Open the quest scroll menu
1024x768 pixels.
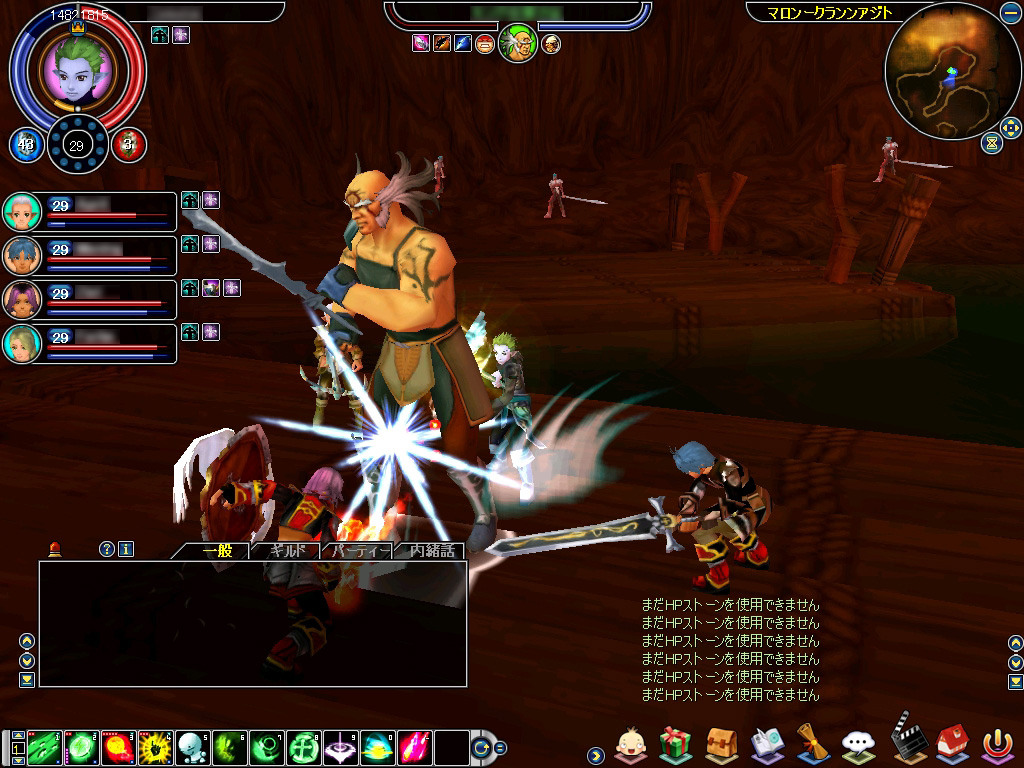[813, 743]
